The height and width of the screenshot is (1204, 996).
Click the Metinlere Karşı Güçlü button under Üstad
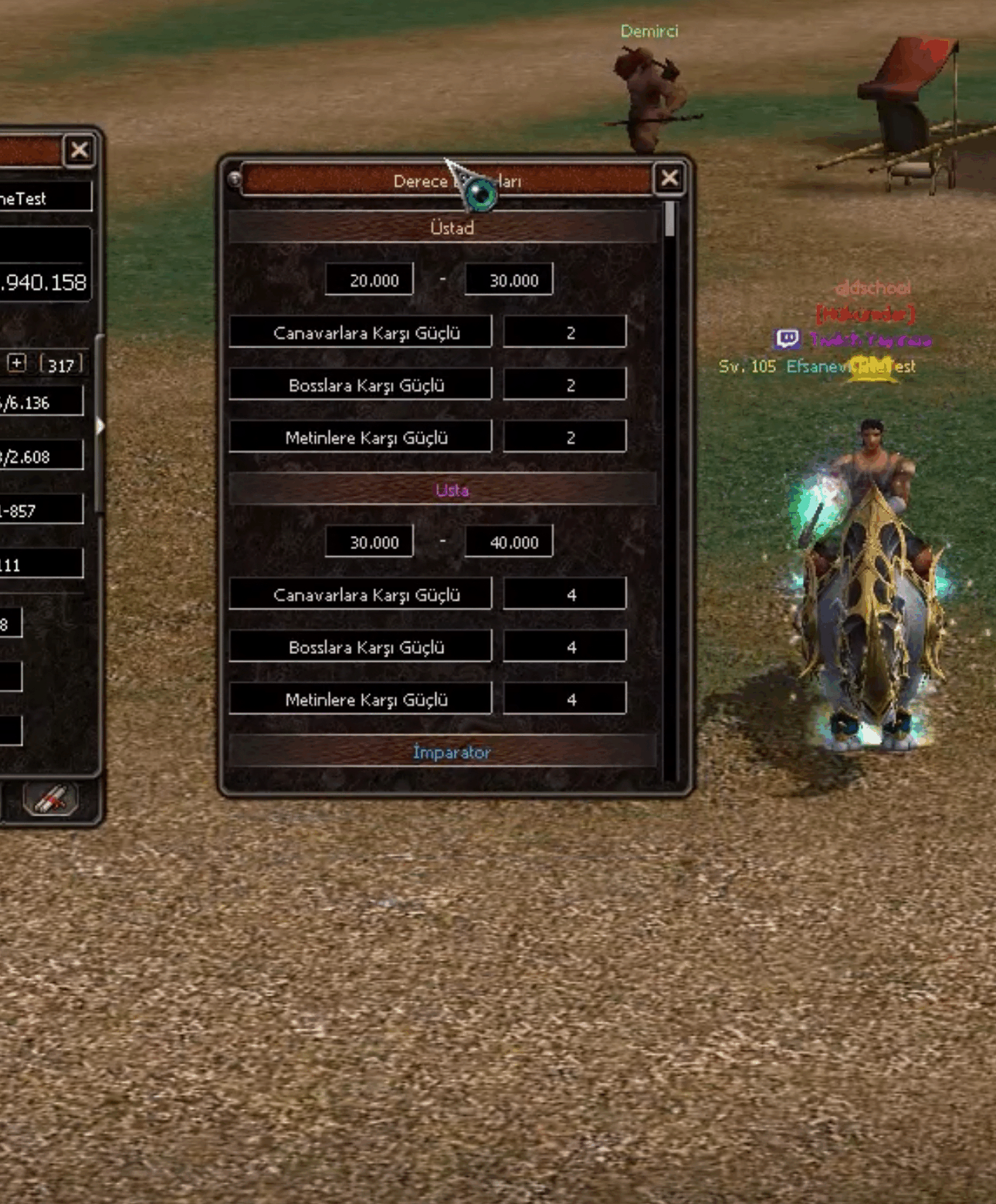pyautogui.click(x=361, y=436)
